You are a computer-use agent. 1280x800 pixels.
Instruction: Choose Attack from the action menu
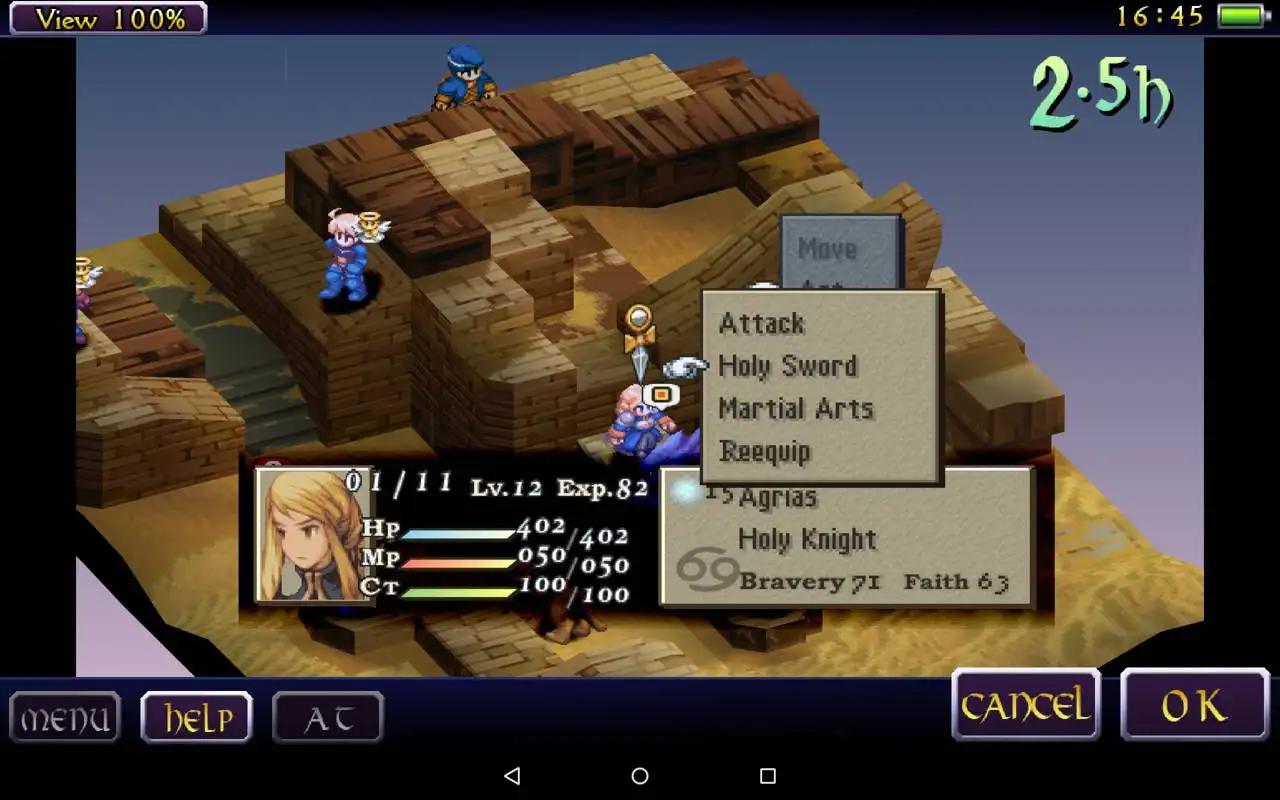pos(762,324)
